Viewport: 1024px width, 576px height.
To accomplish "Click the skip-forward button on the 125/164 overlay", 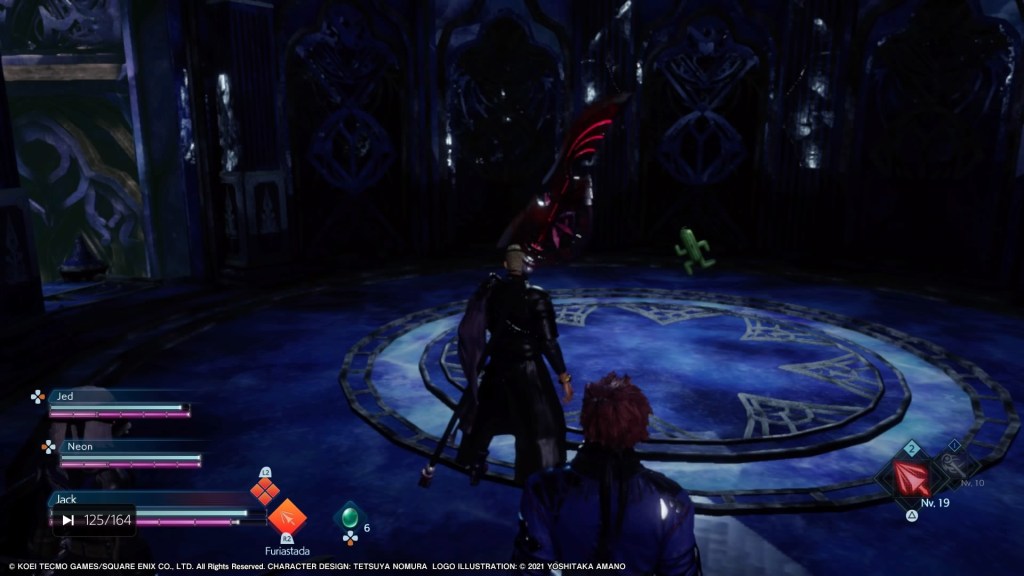I will (x=68, y=520).
